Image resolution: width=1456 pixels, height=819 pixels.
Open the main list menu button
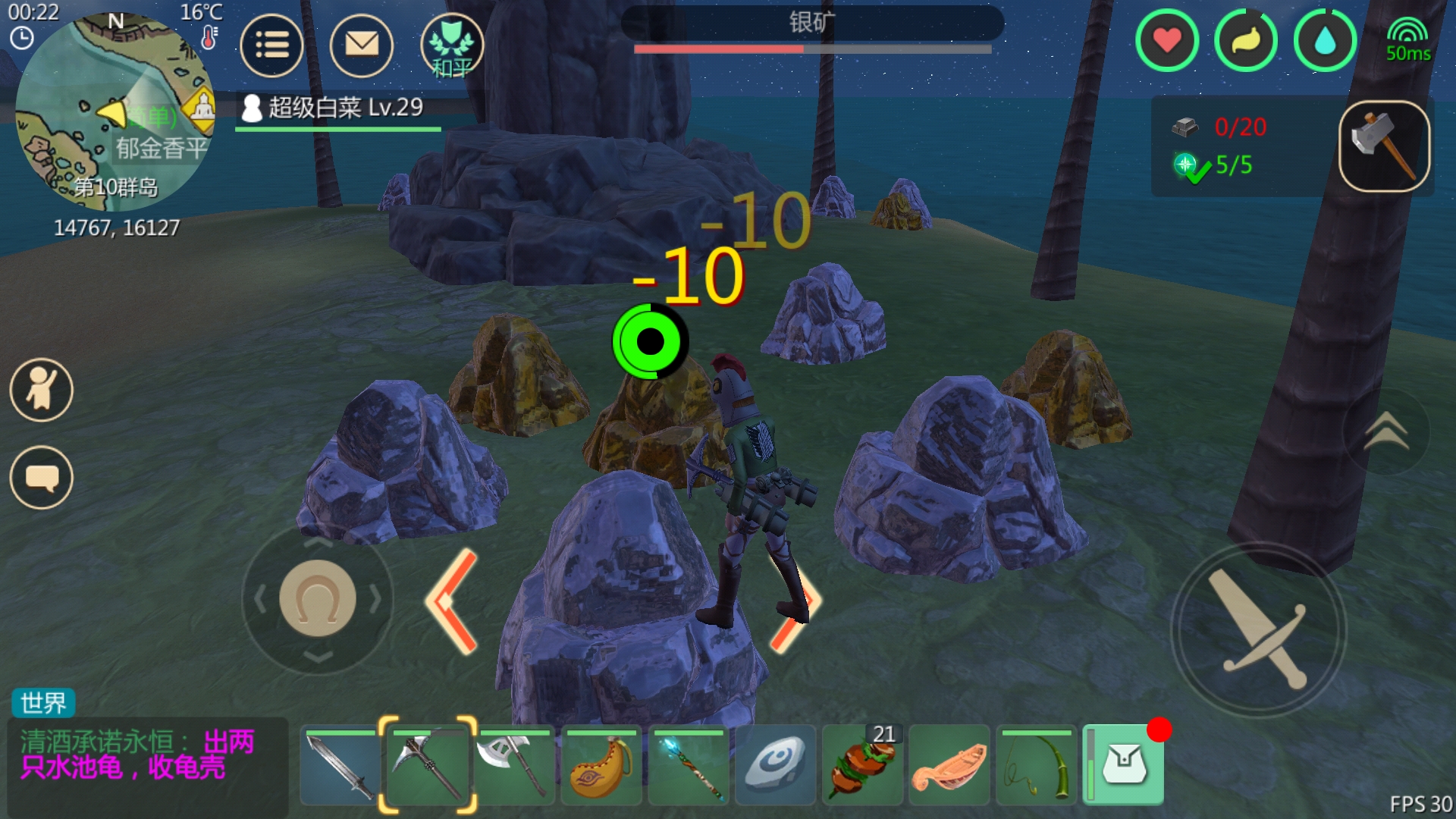click(271, 45)
